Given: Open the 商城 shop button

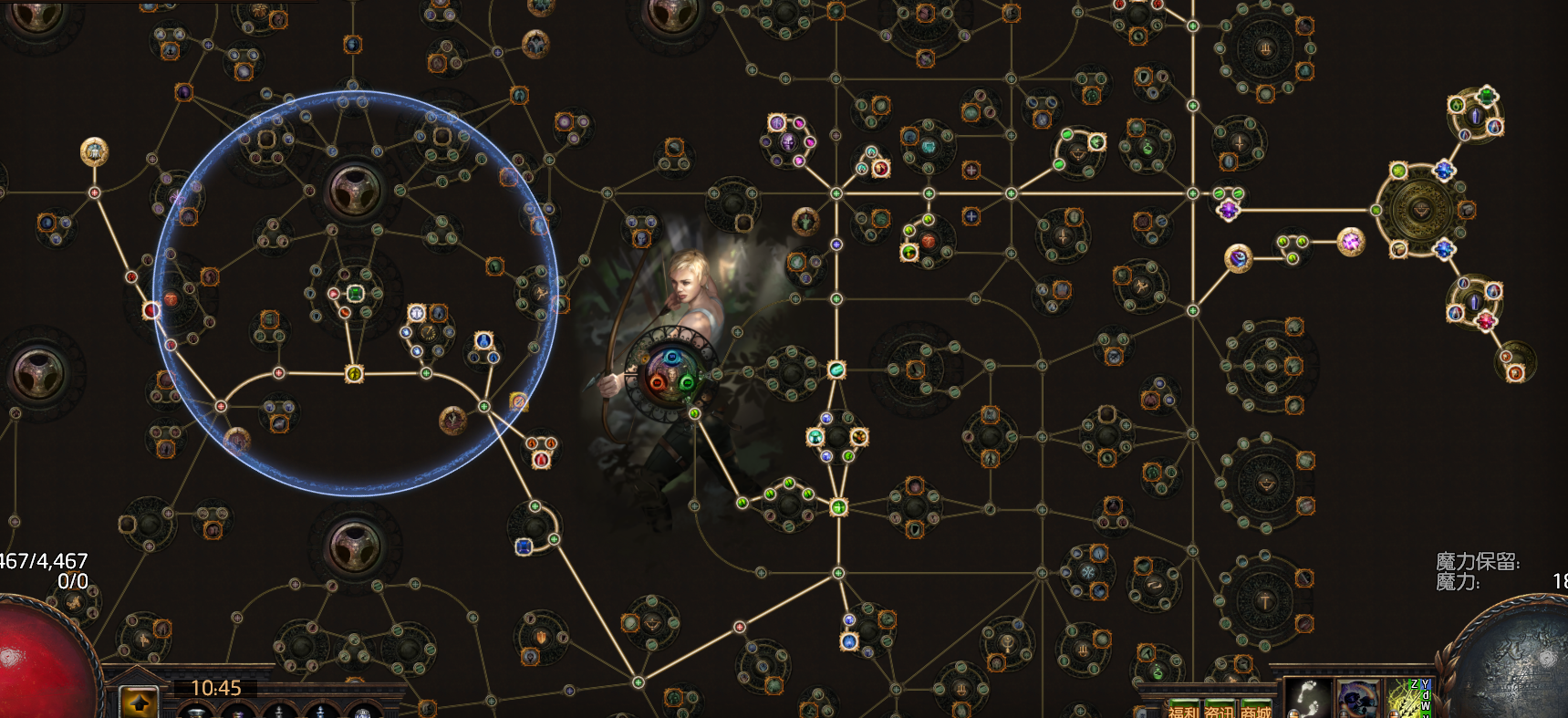Looking at the screenshot, I should (x=1255, y=711).
